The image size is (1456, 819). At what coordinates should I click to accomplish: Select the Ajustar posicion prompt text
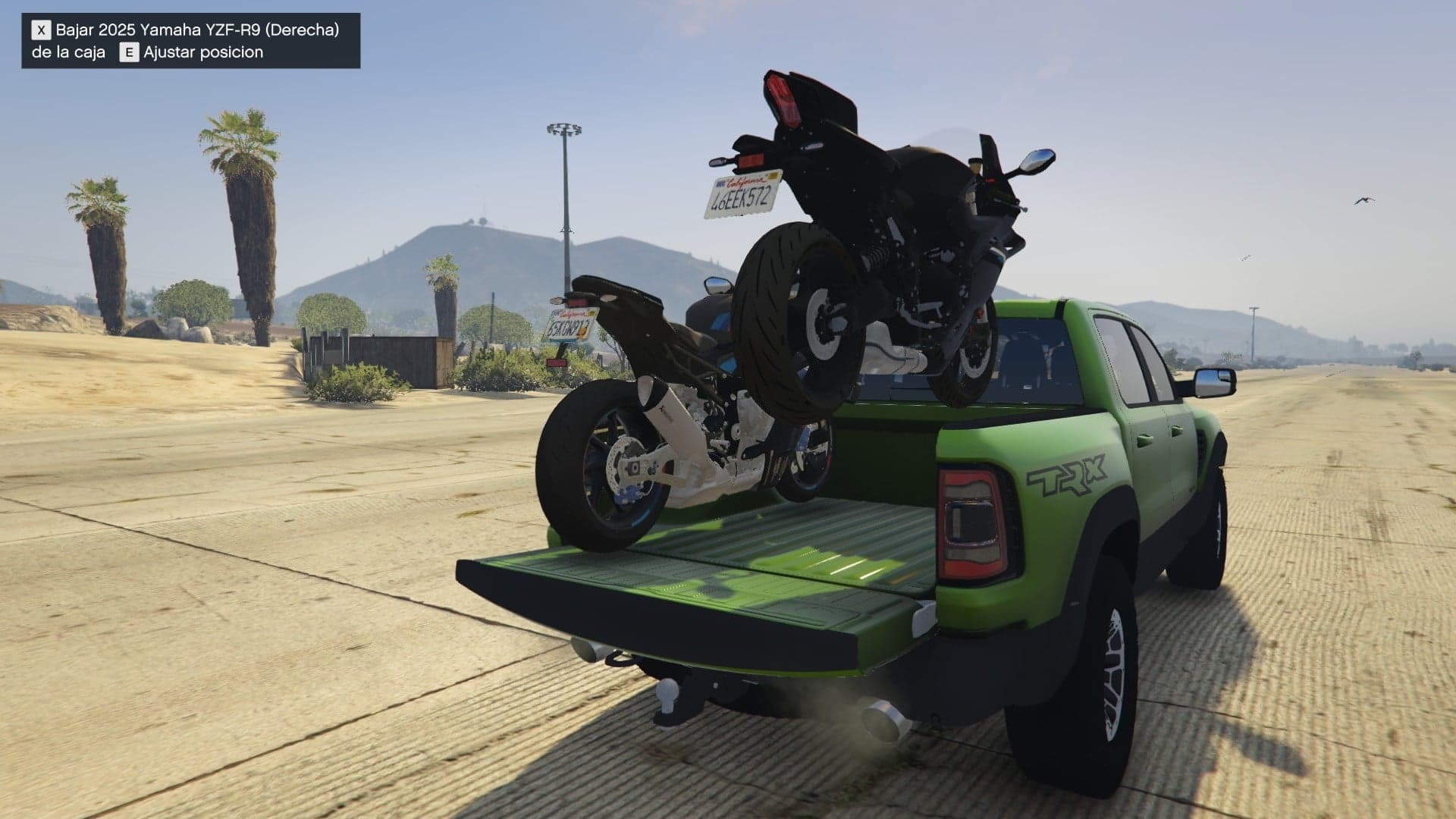205,53
